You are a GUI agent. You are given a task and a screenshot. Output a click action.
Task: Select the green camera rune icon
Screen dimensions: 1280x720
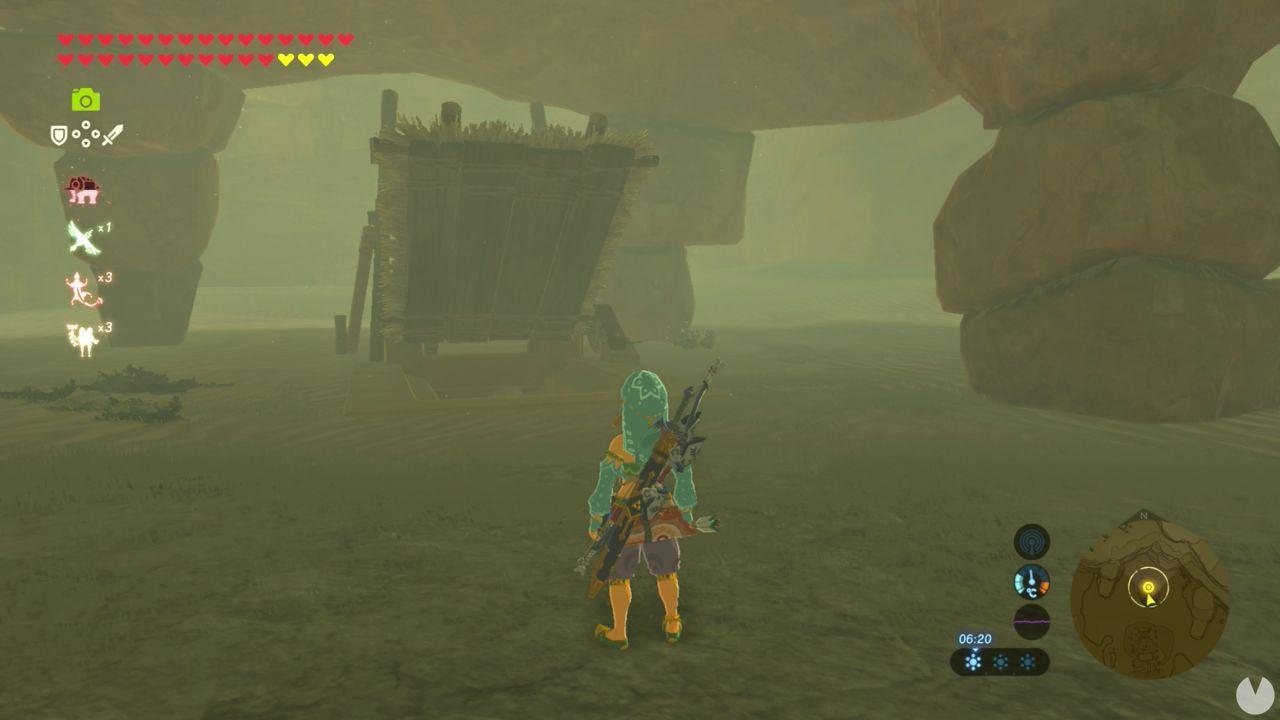click(85, 100)
